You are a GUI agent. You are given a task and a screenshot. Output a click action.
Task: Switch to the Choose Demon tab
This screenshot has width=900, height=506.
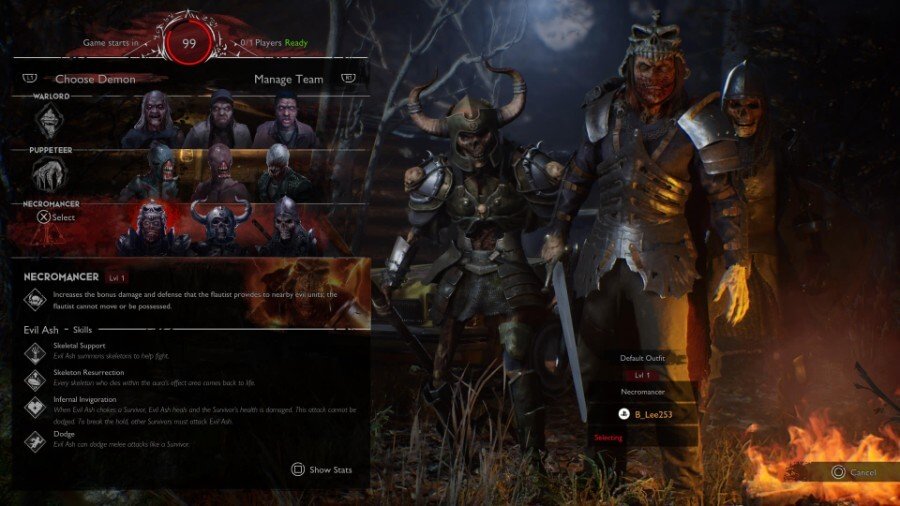(95, 79)
